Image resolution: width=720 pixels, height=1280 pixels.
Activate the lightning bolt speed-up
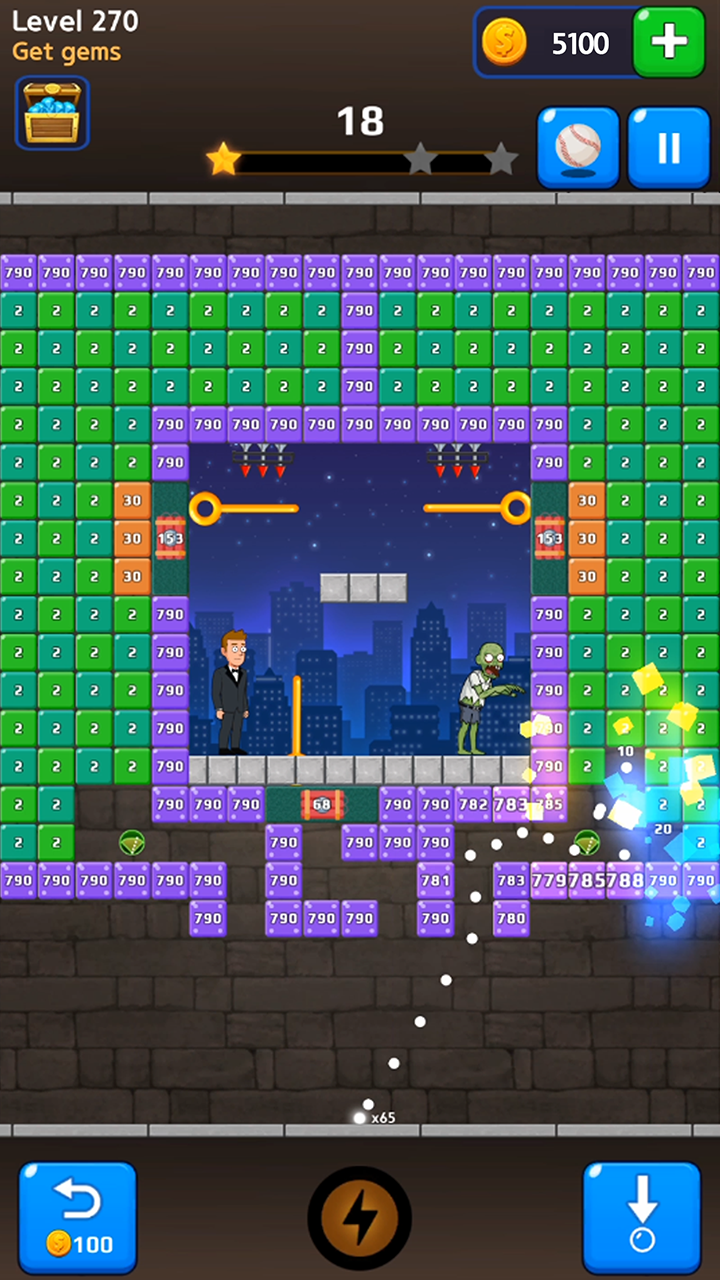360,1218
